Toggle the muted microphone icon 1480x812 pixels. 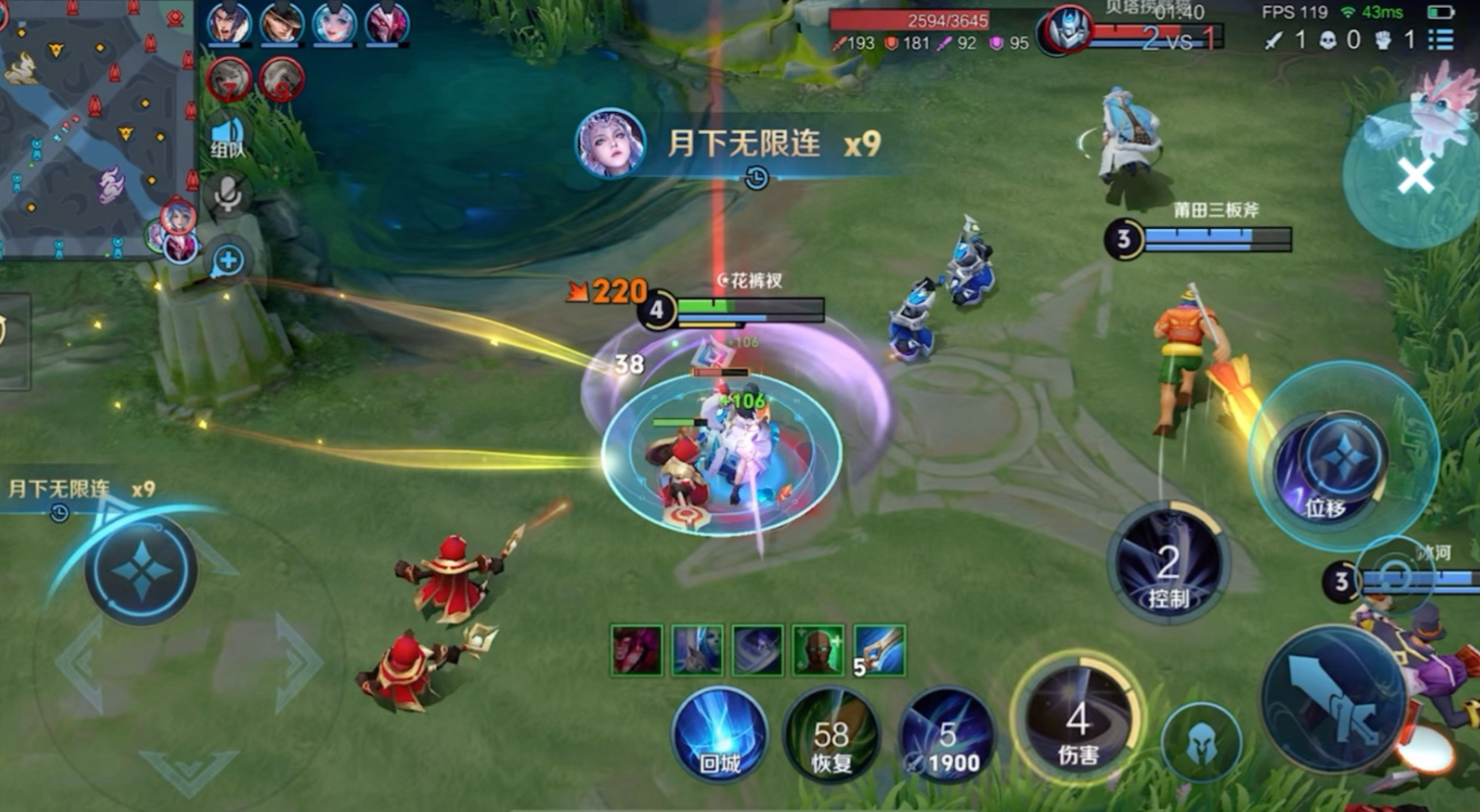click(228, 195)
